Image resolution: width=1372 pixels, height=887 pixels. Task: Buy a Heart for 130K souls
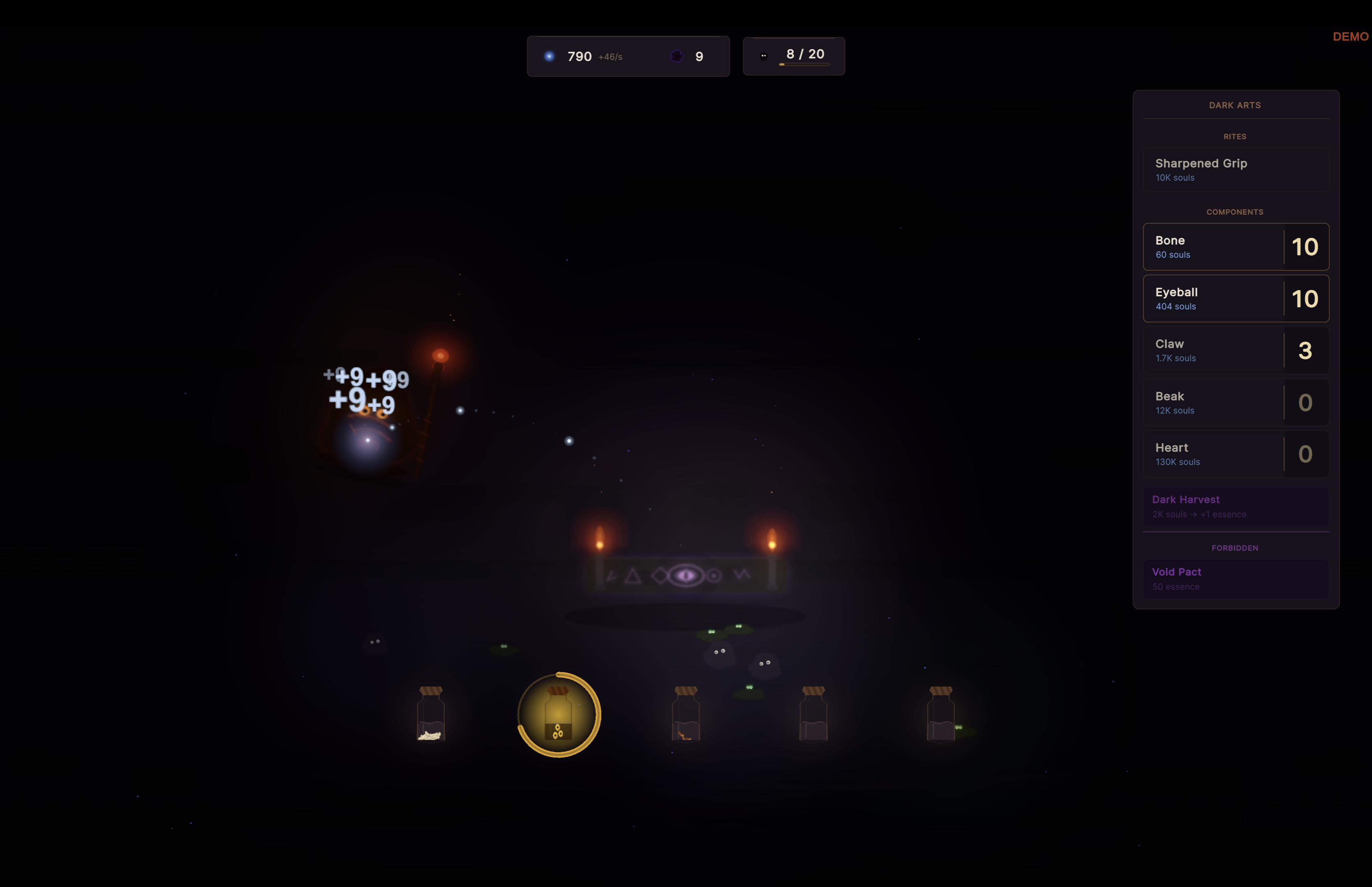tap(1236, 453)
